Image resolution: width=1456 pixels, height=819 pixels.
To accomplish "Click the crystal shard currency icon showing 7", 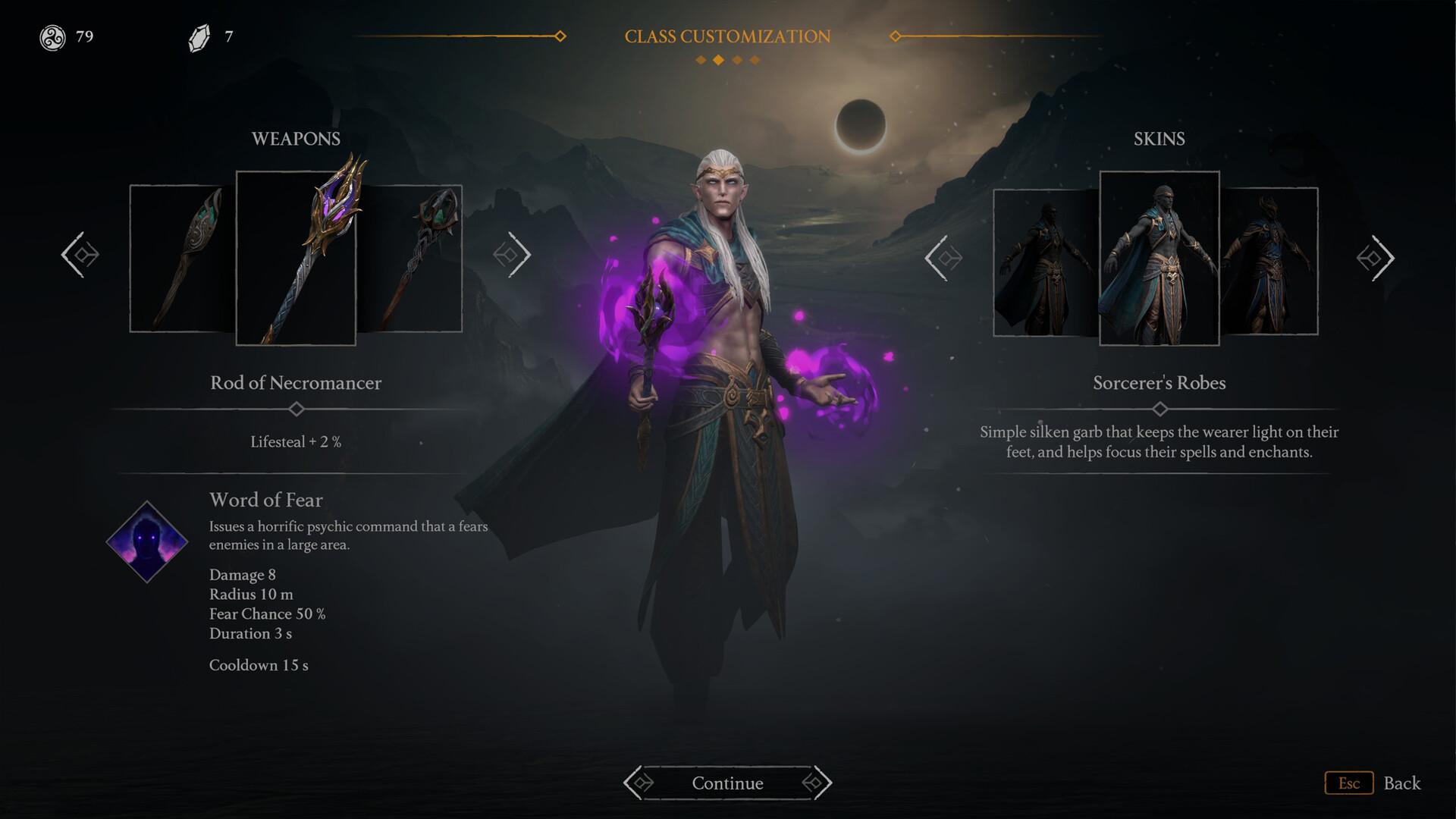I will coord(199,35).
